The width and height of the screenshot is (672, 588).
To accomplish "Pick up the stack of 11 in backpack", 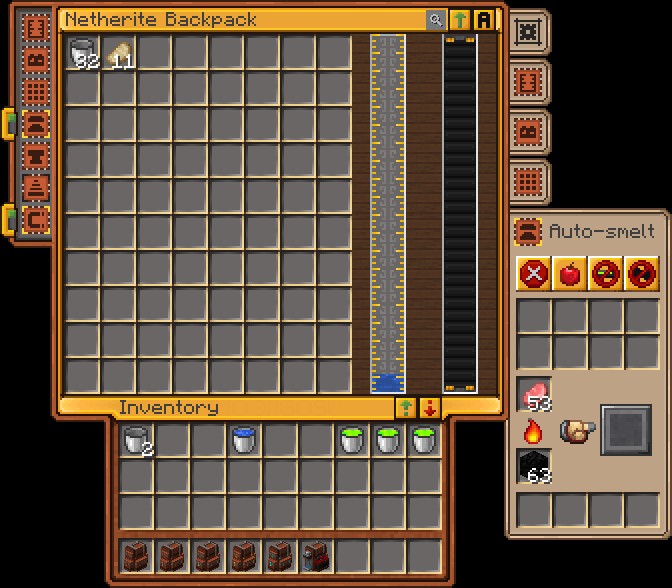I will click(120, 53).
